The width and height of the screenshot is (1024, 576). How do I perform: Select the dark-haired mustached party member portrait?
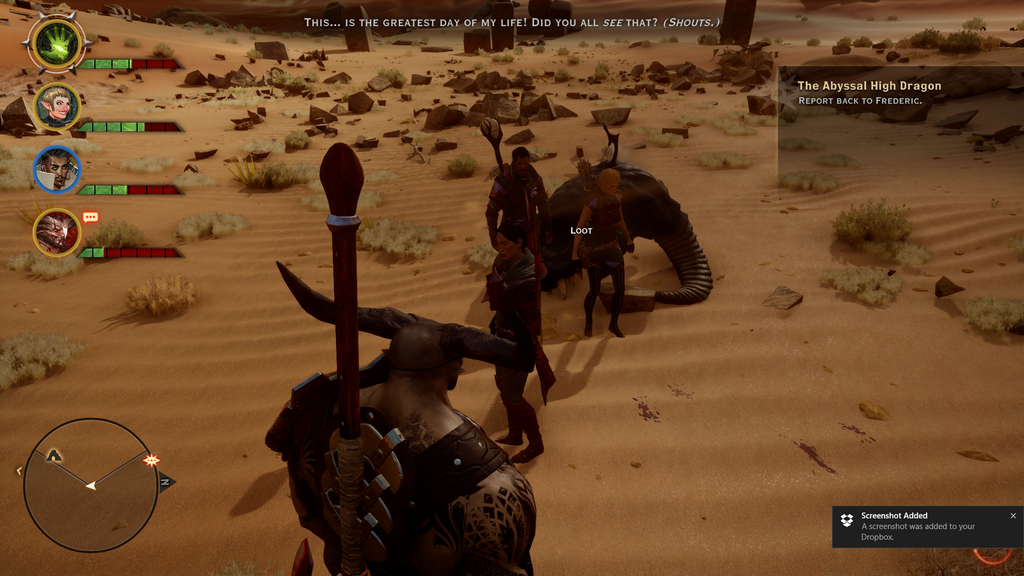57,169
